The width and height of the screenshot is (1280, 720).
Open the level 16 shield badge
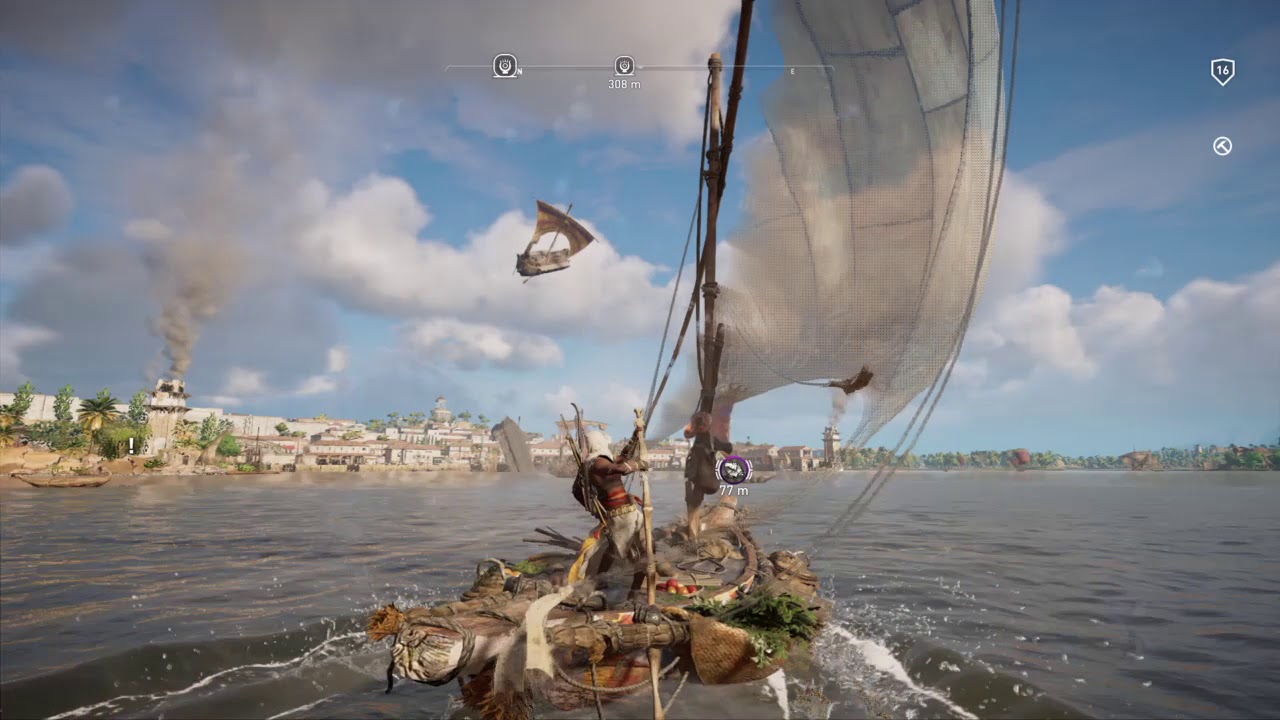1222,71
